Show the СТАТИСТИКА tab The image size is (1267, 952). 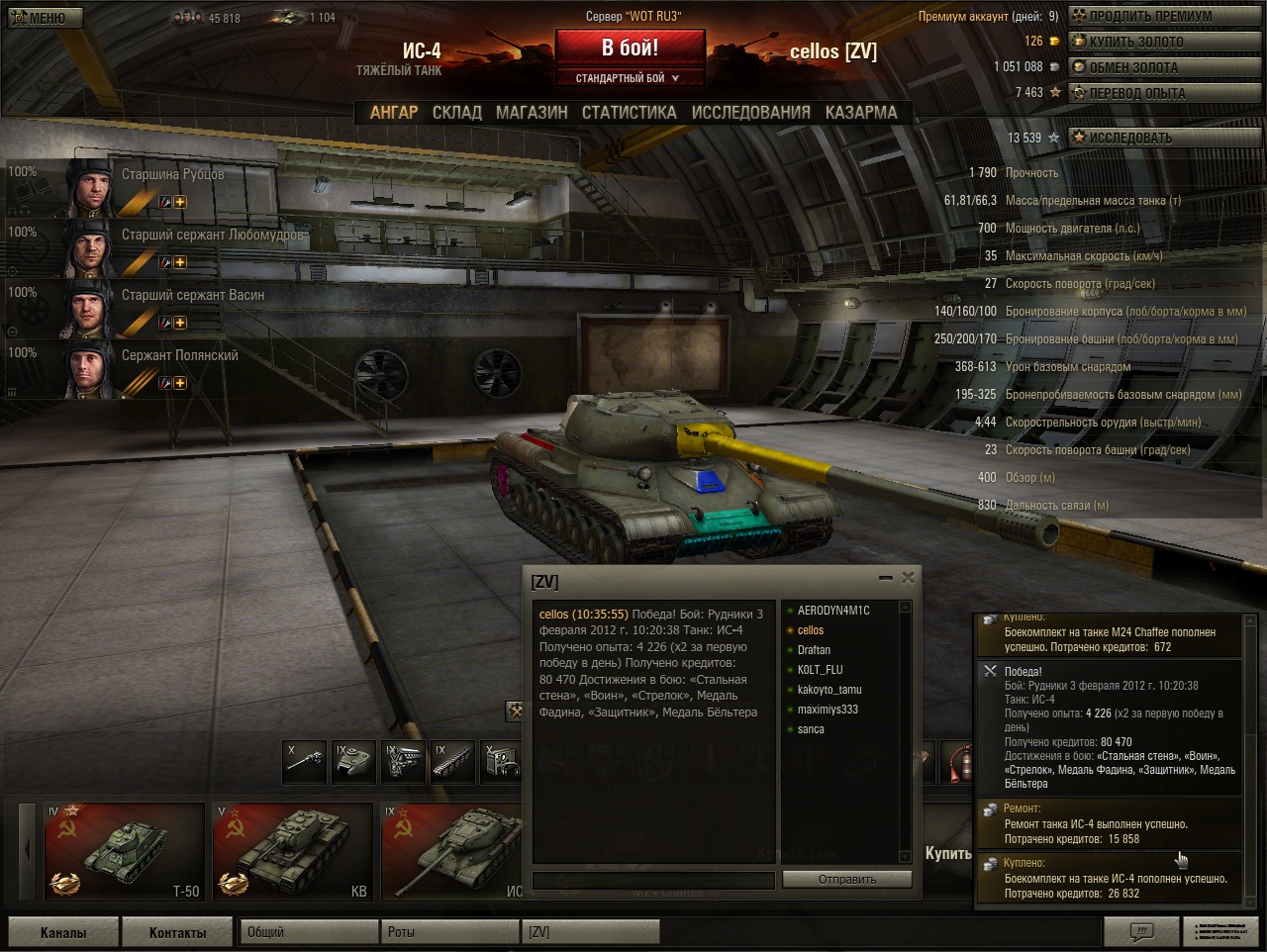pos(629,112)
